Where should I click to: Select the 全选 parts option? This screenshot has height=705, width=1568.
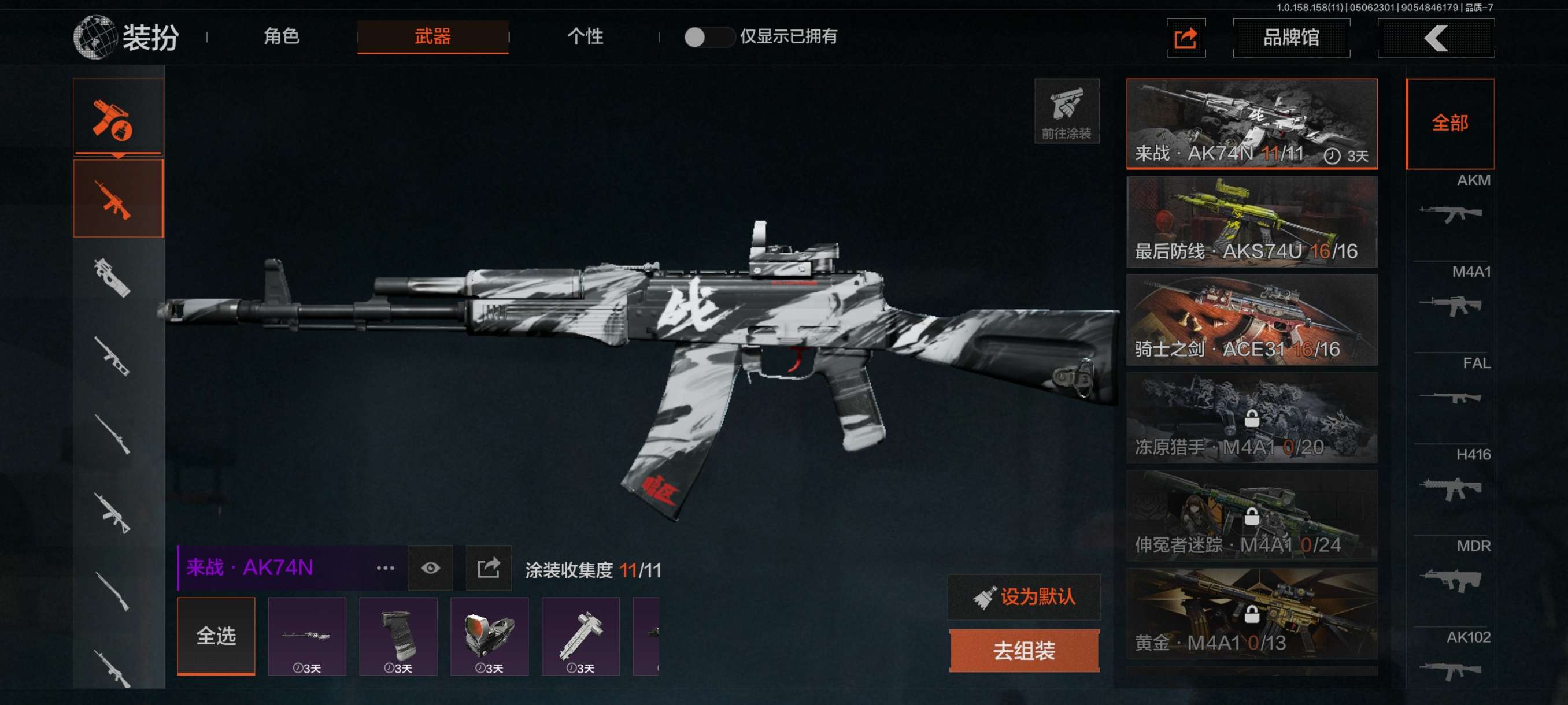216,636
